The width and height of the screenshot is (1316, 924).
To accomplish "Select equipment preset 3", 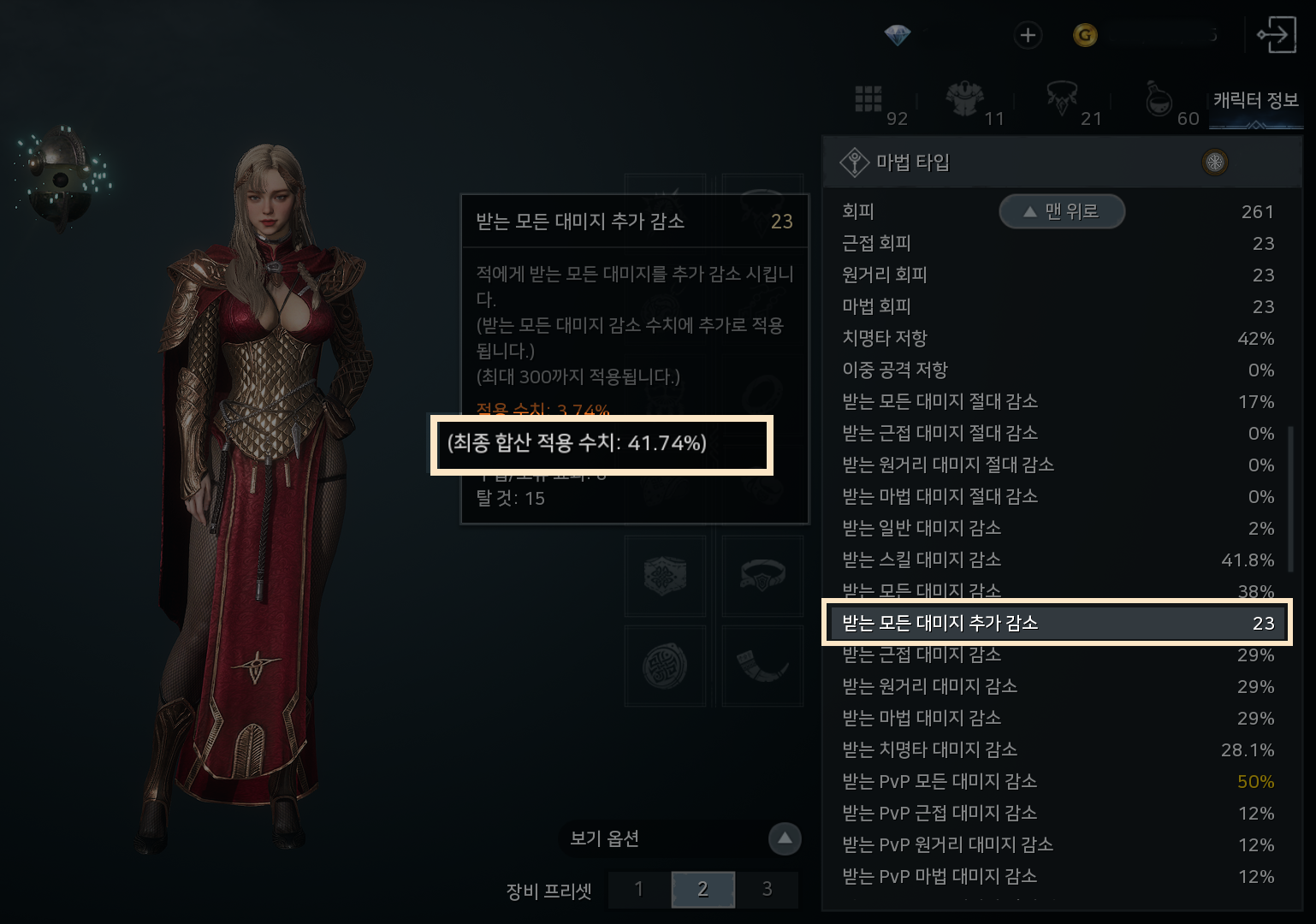I will (x=767, y=890).
